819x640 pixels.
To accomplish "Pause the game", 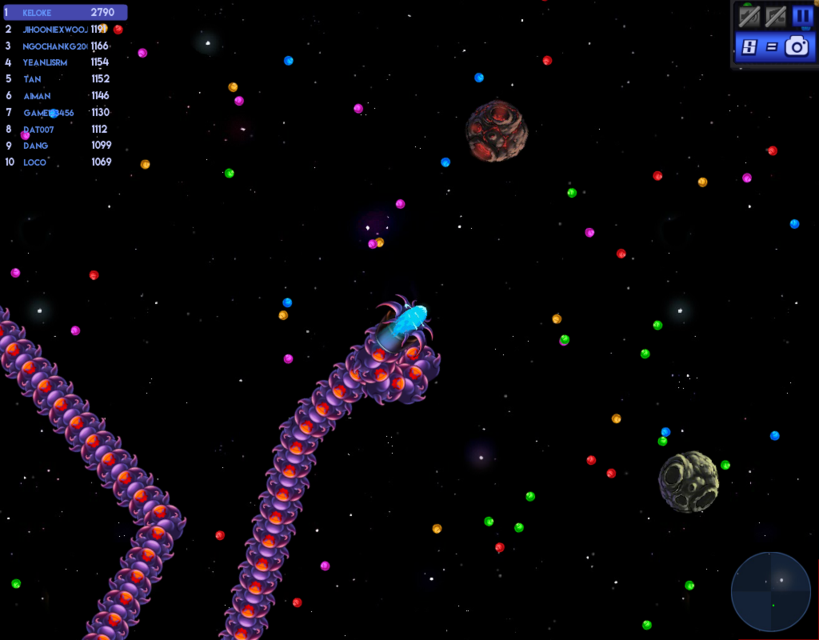I will (802, 16).
